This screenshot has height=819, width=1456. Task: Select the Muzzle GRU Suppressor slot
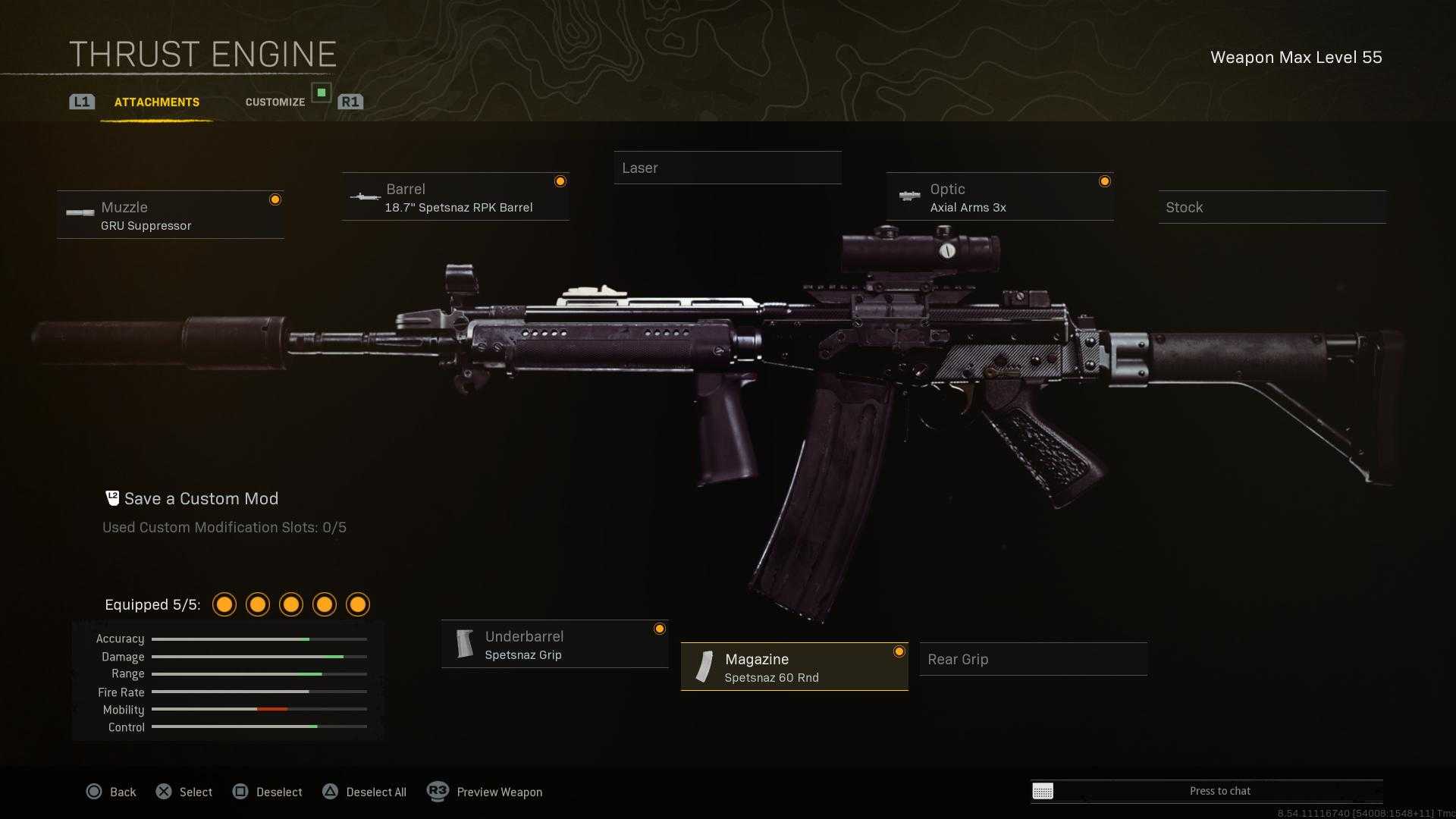coord(171,215)
